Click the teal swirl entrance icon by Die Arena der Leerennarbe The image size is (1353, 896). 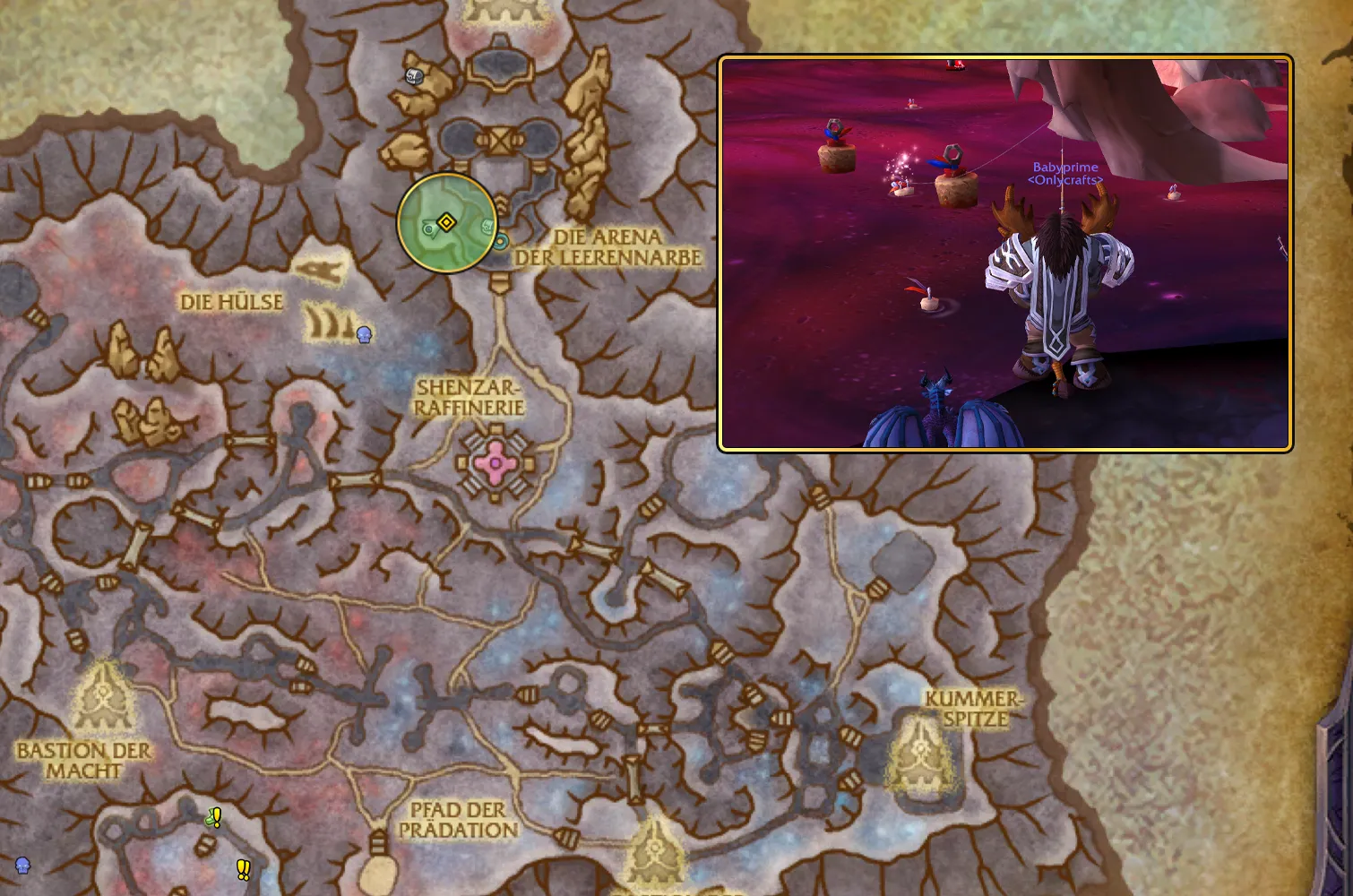pyautogui.click(x=500, y=240)
